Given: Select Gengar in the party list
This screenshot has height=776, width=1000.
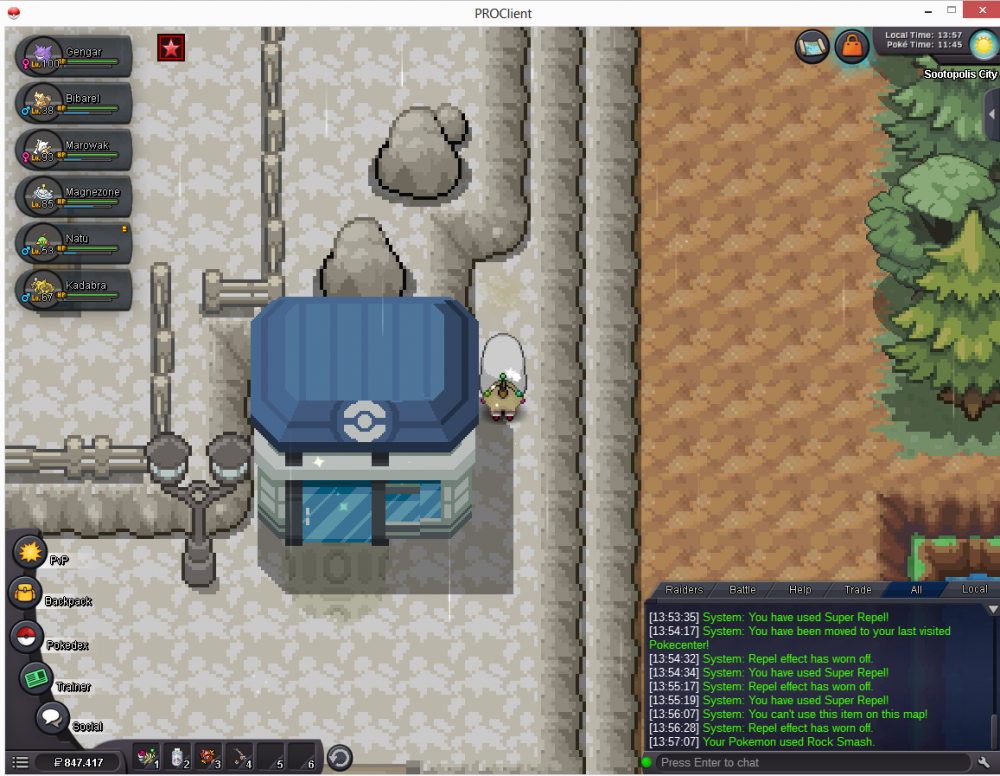Looking at the screenshot, I should click(x=75, y=57).
